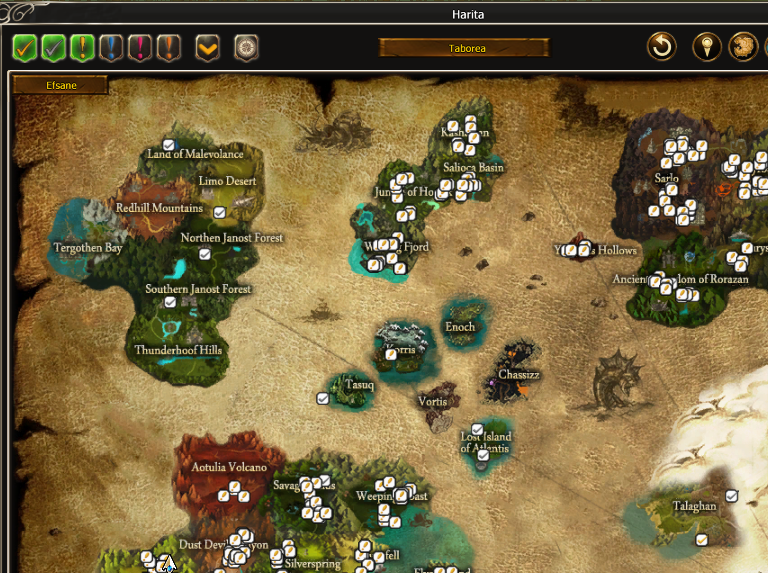The width and height of the screenshot is (768, 573).
Task: Toggle the blue exclamation mark filter
Action: tap(111, 47)
